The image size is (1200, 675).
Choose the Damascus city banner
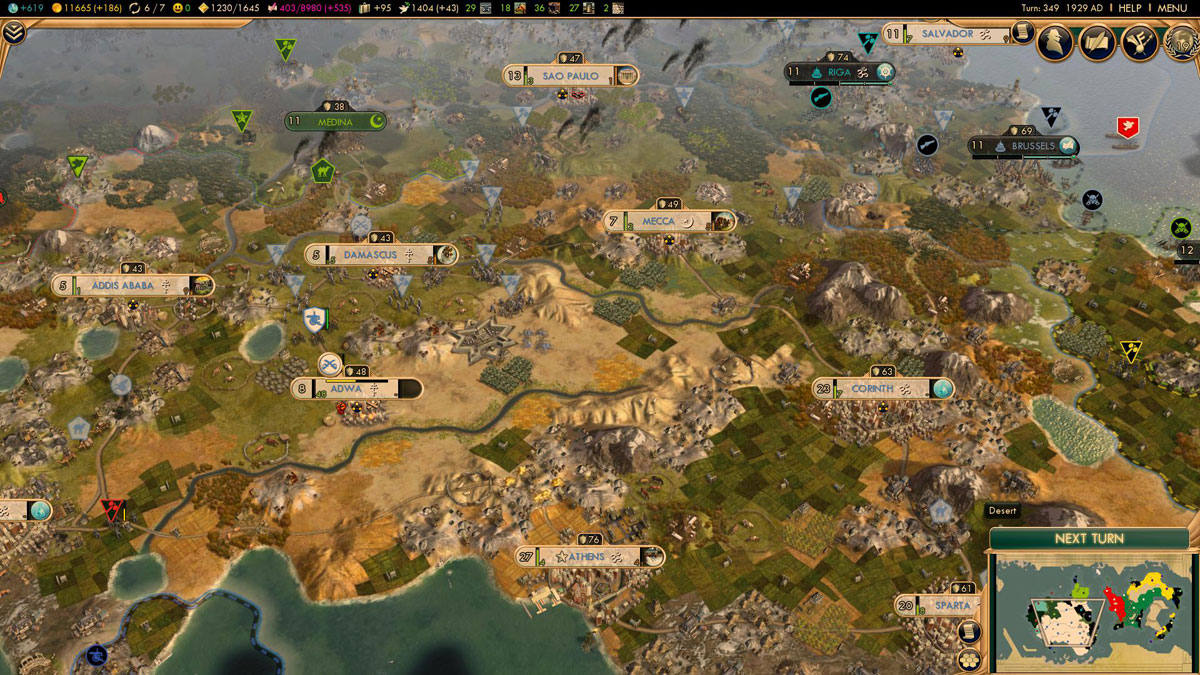pos(381,255)
